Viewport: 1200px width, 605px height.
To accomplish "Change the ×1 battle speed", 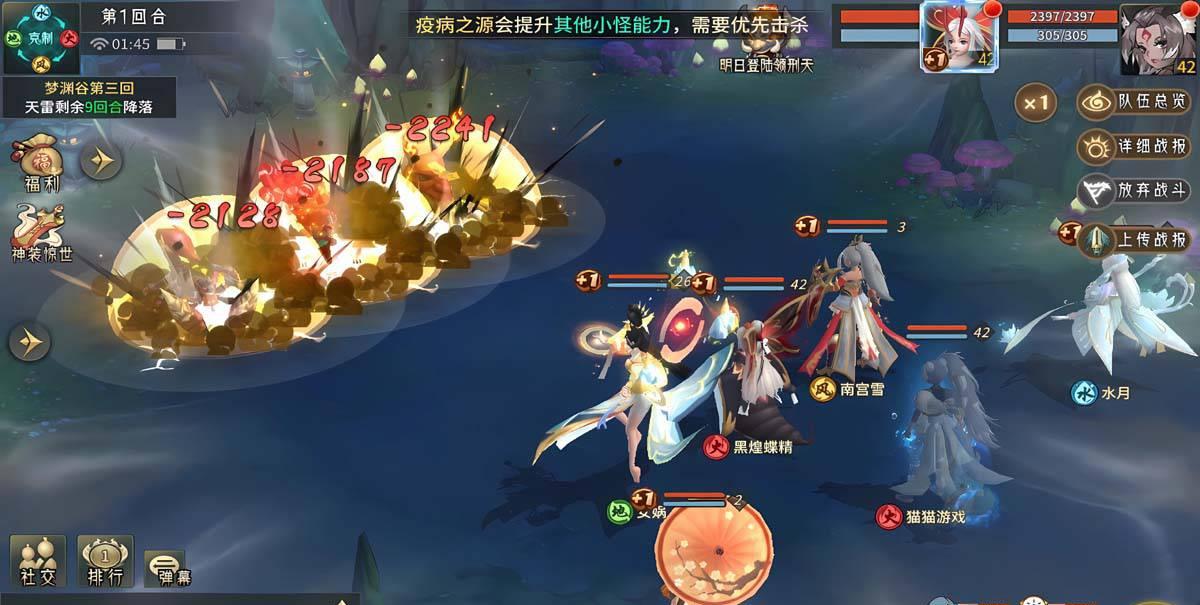I will [x=1036, y=102].
